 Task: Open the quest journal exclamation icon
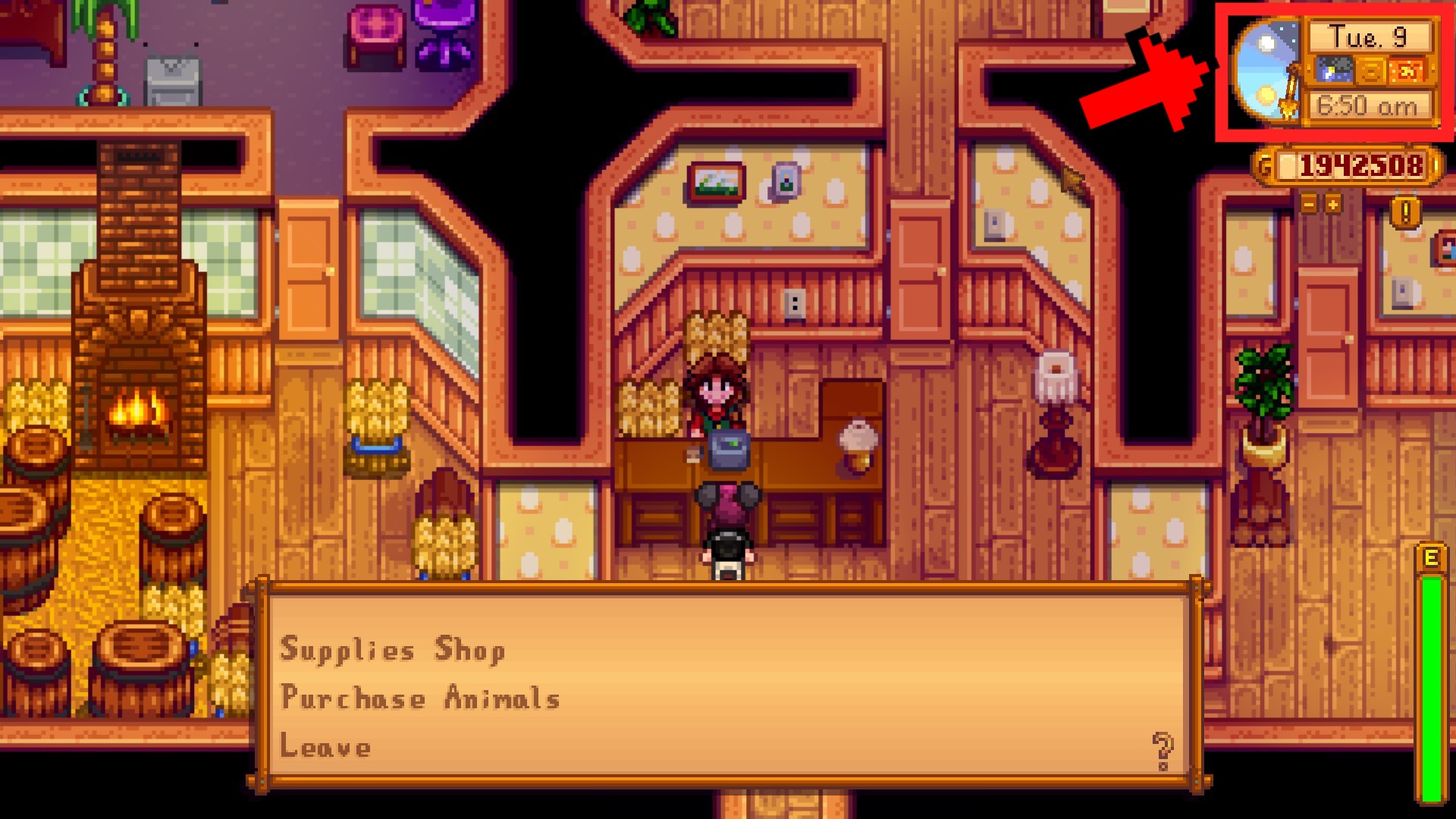click(x=1406, y=214)
